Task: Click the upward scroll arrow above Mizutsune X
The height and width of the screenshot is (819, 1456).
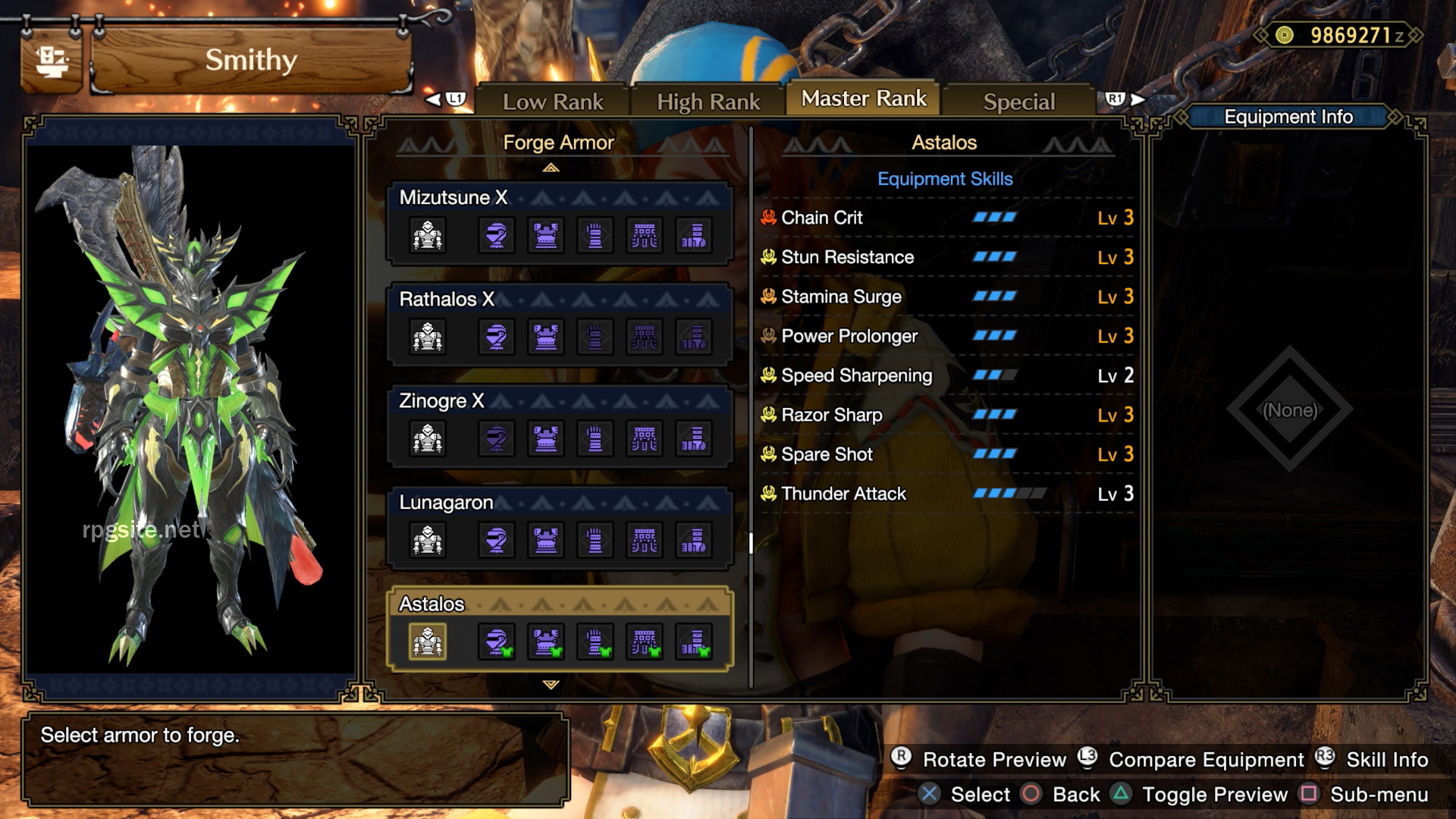Action: (551, 166)
